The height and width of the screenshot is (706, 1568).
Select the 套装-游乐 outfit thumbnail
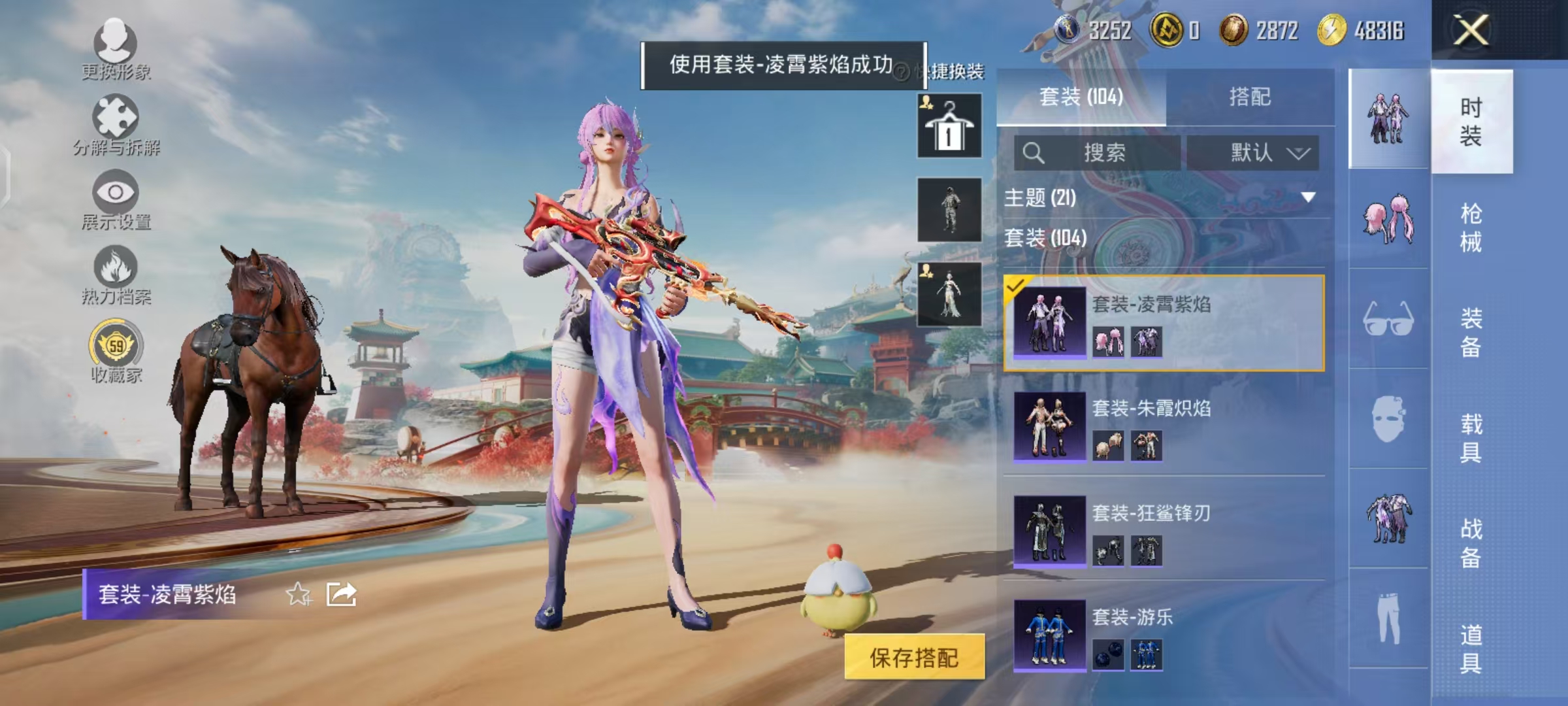pos(1050,634)
